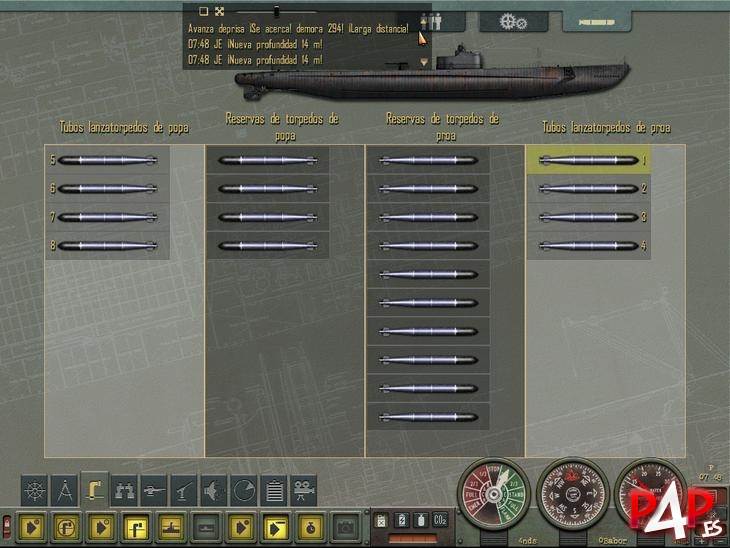Select stern torpedo tube 8
Screen dimensions: 730x548
pyautogui.click(x=107, y=246)
